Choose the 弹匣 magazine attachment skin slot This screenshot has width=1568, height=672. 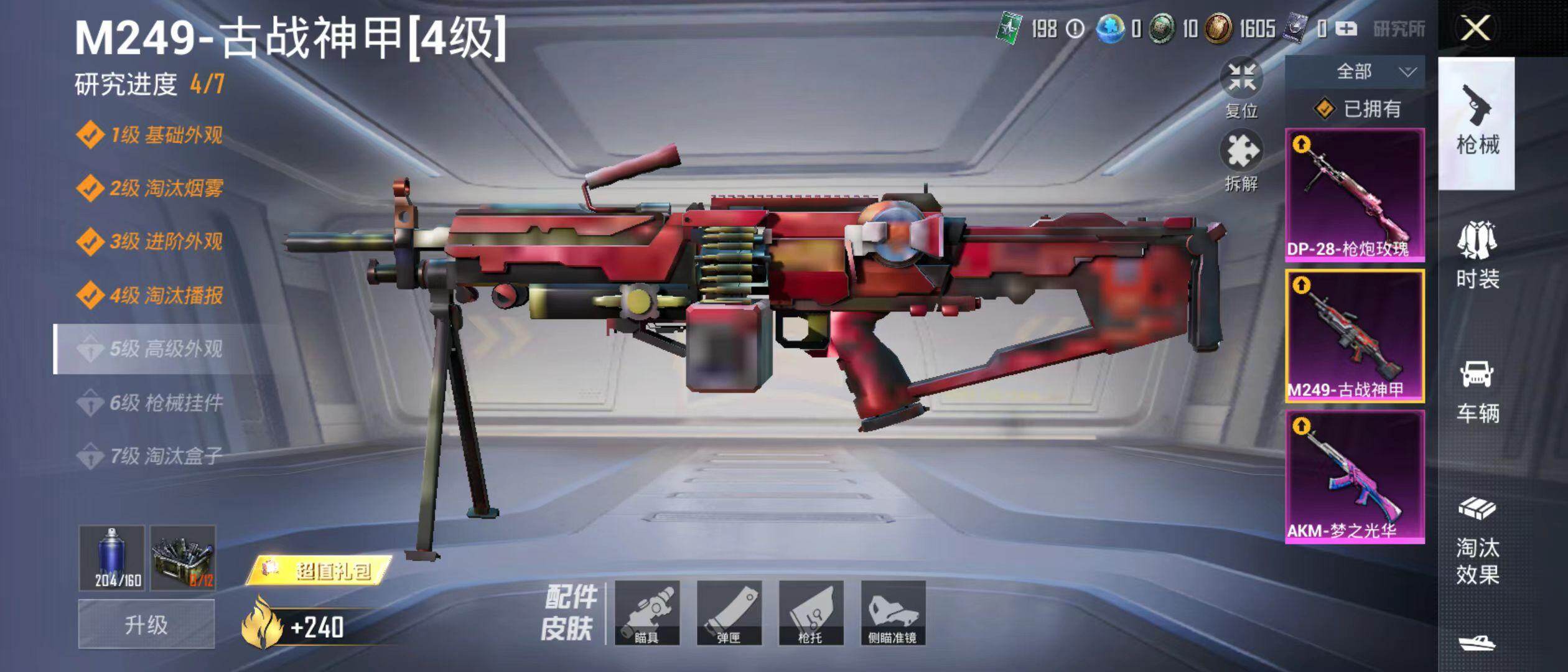point(729,613)
